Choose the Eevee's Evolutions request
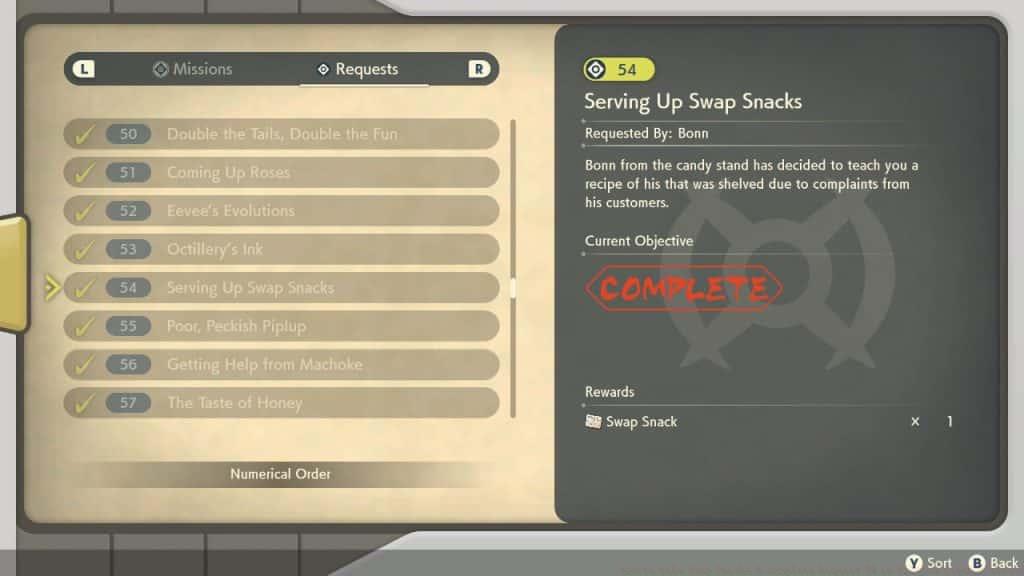1024x576 pixels. click(x=281, y=211)
